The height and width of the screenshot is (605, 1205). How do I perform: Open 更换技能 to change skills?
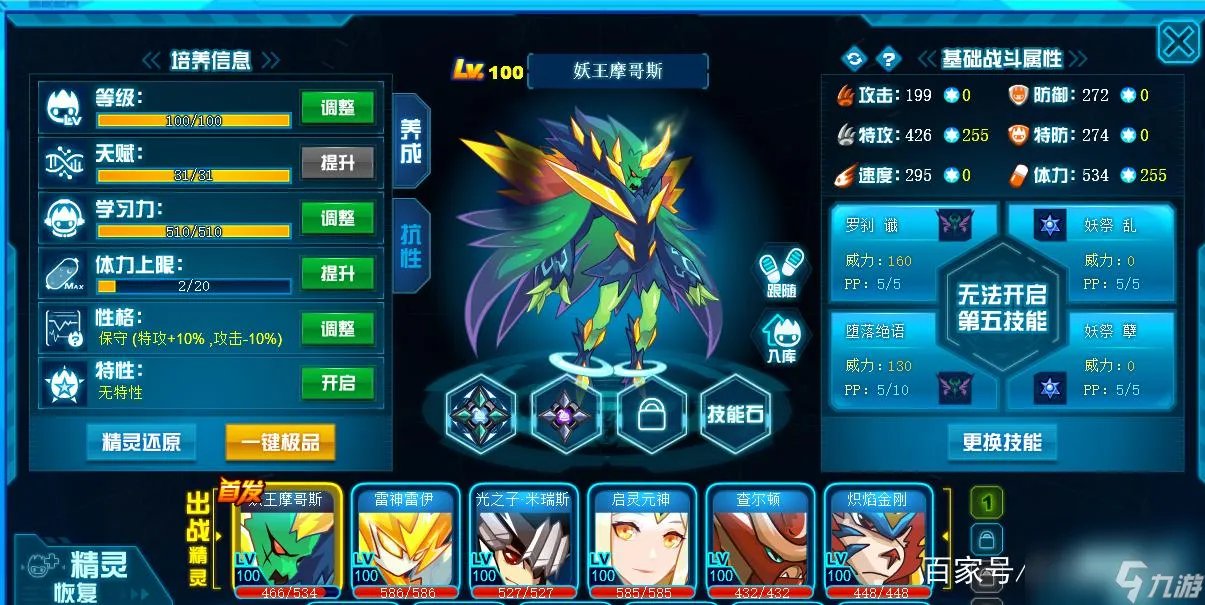coord(1001,442)
